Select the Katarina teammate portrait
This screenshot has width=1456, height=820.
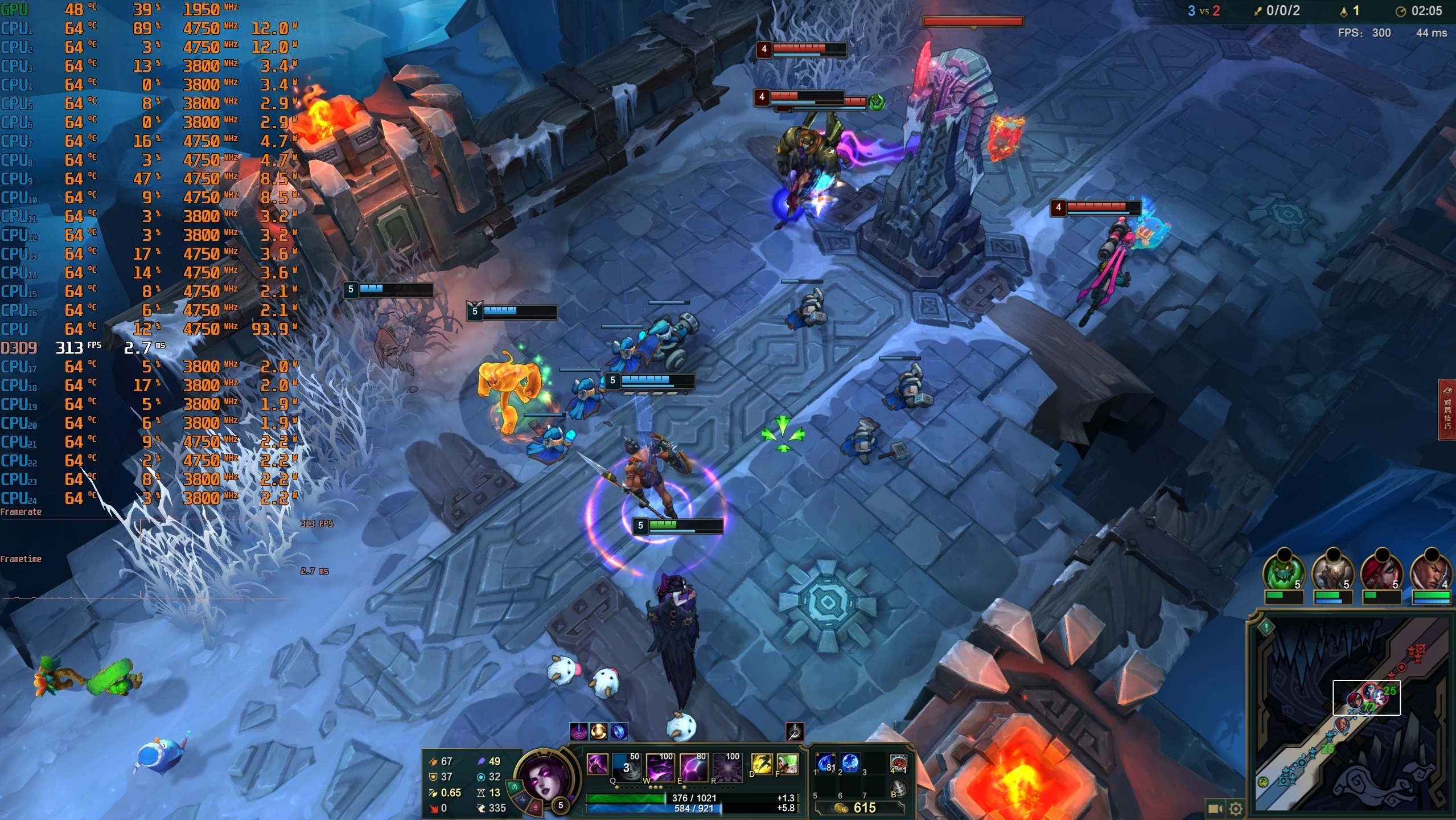(1382, 571)
